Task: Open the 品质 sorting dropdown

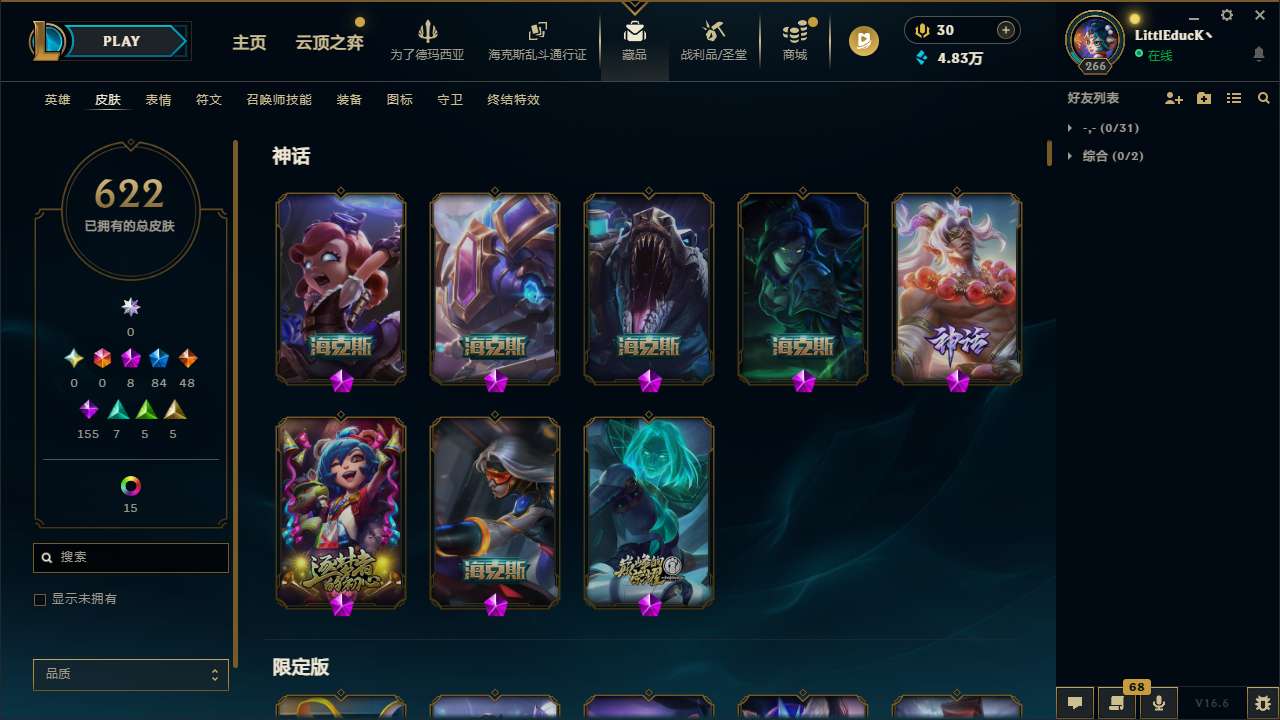Action: (130, 674)
